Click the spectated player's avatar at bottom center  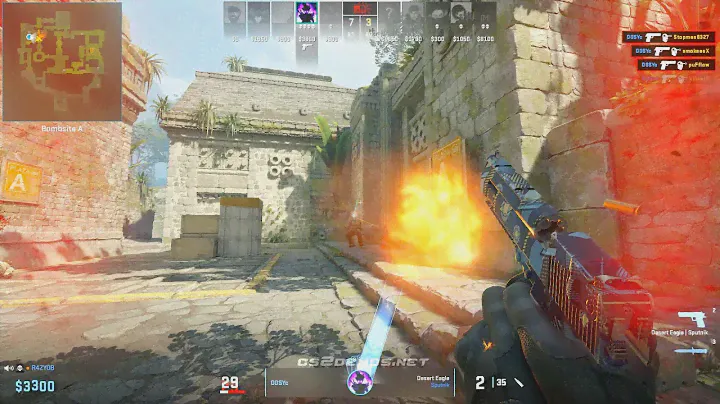coord(359,382)
